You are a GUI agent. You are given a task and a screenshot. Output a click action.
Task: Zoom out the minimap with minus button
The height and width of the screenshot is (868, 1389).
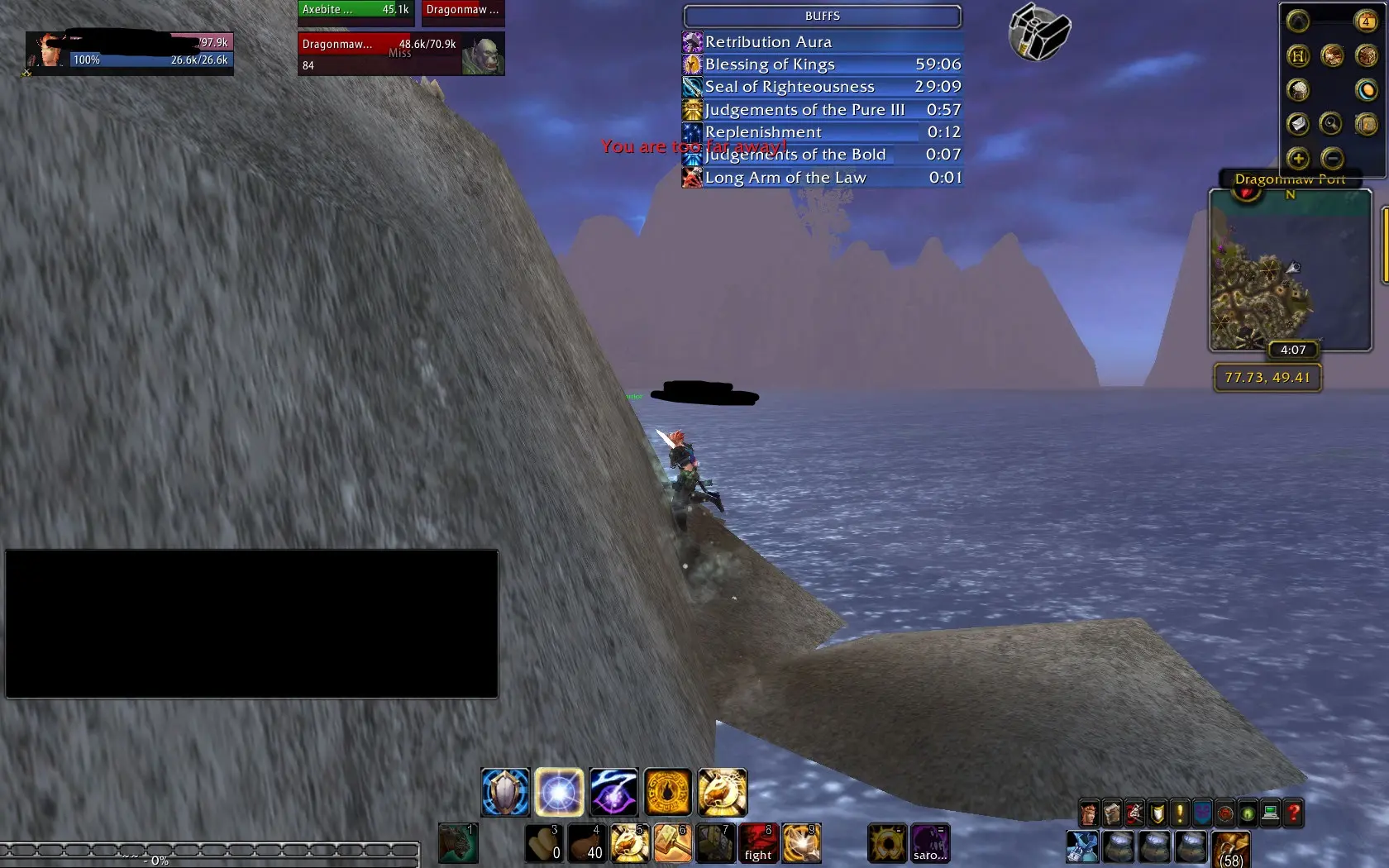coord(1332,158)
